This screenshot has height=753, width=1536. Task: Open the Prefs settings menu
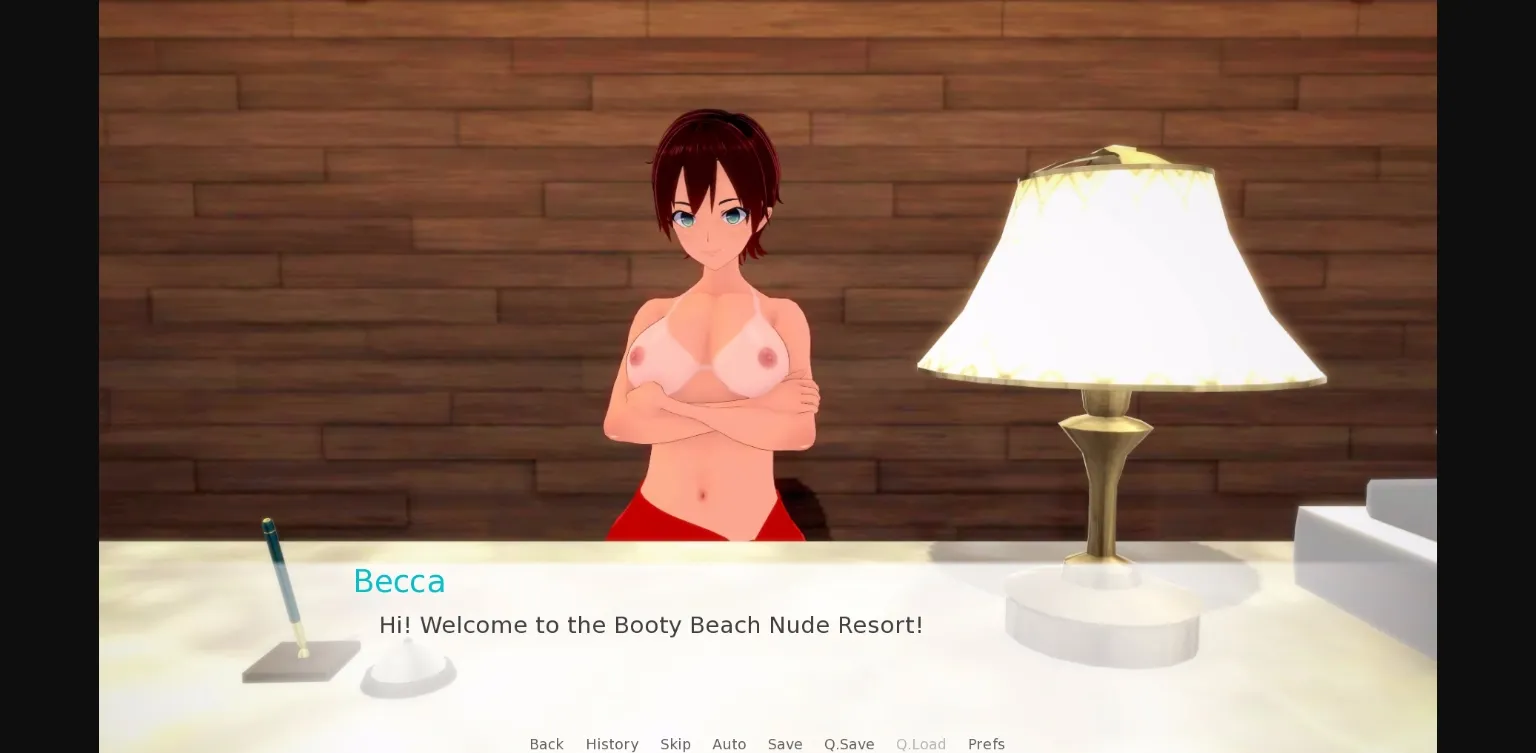coord(986,744)
